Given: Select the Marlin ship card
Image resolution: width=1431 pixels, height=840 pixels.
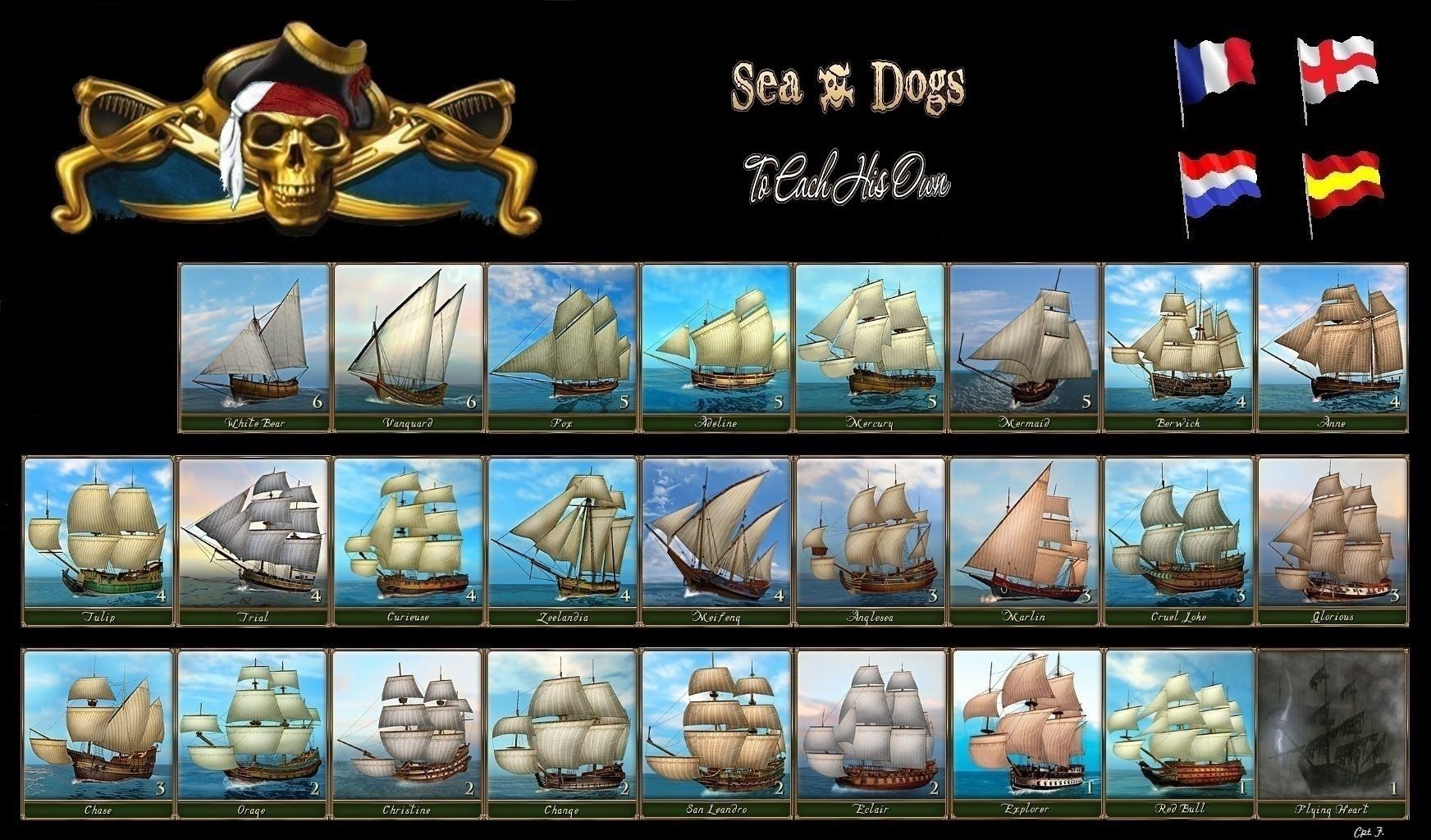Looking at the screenshot, I should point(1025,540).
